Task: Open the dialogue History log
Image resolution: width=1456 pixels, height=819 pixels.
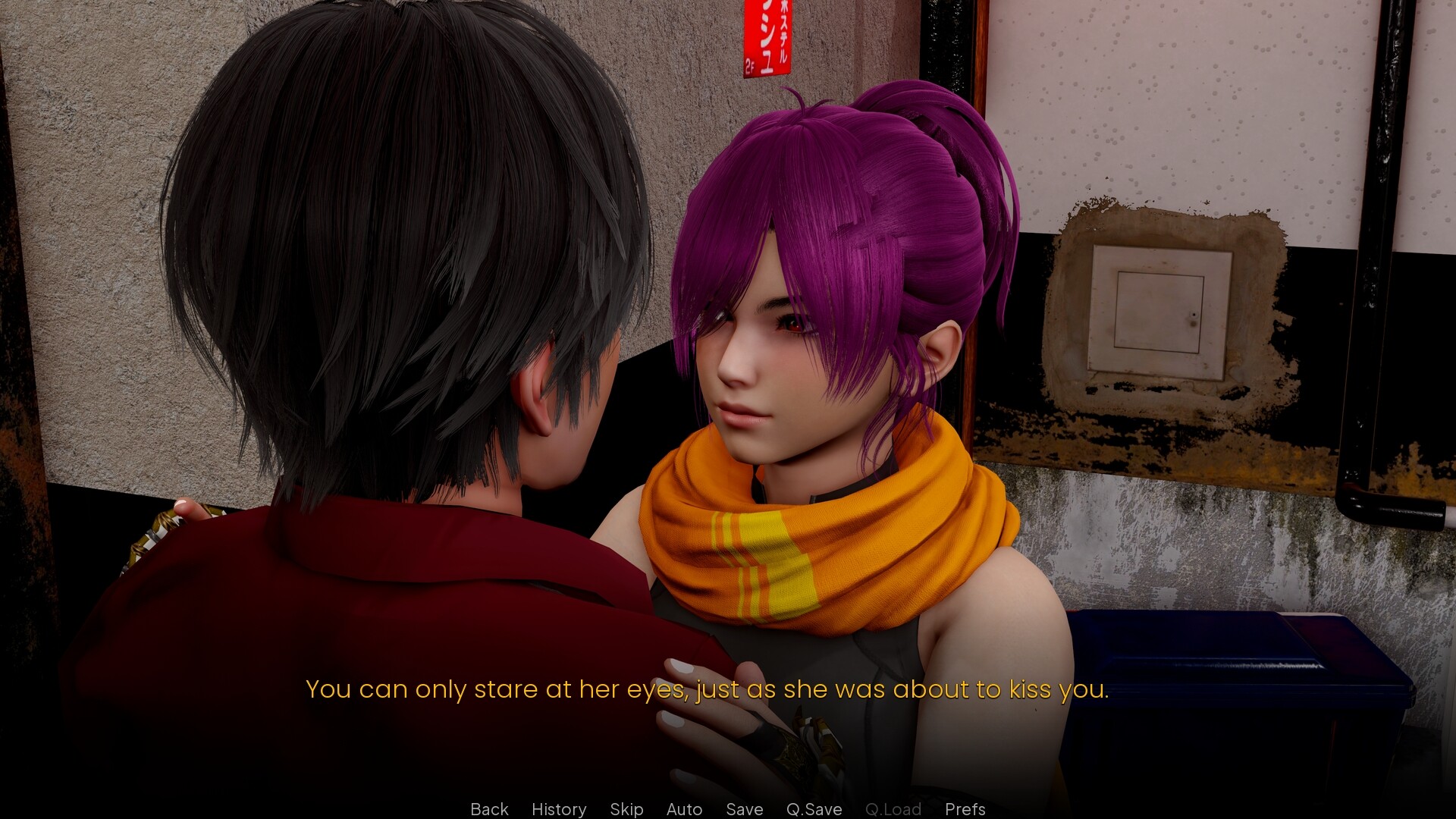Action: (559, 809)
